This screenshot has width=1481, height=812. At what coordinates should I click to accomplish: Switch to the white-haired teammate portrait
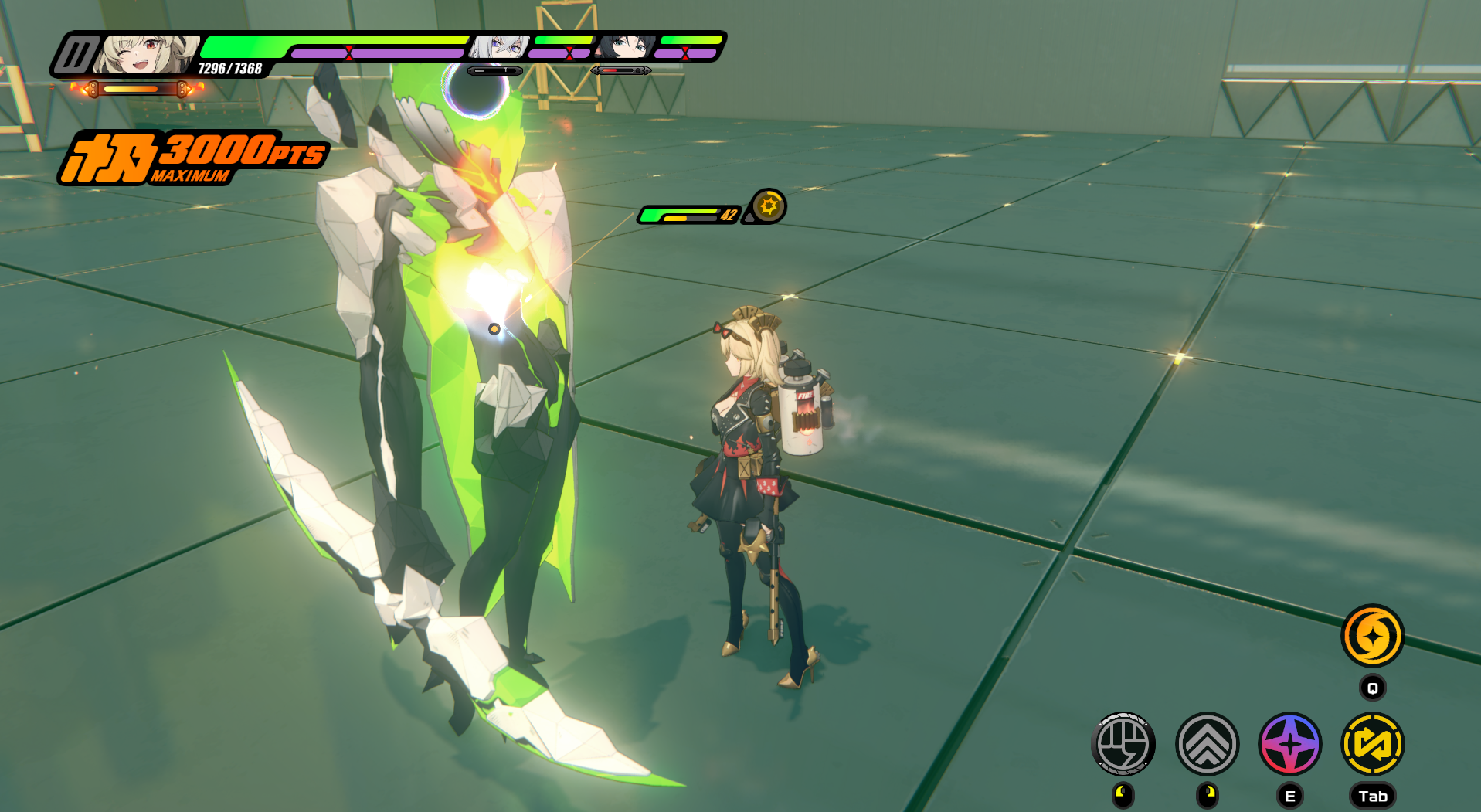(500, 46)
